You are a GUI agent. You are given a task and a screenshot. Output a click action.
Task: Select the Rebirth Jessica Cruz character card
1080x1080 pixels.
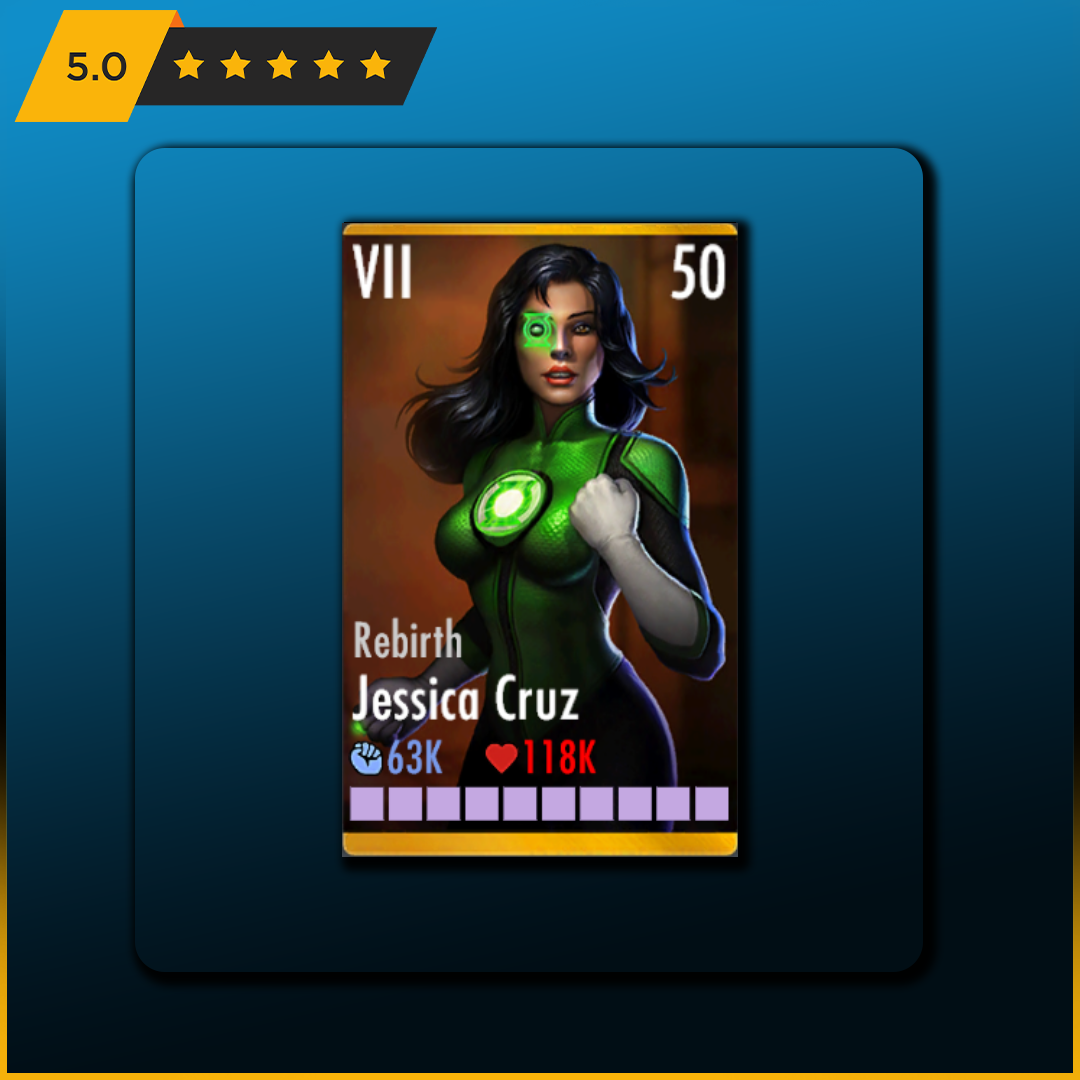pyautogui.click(x=540, y=540)
